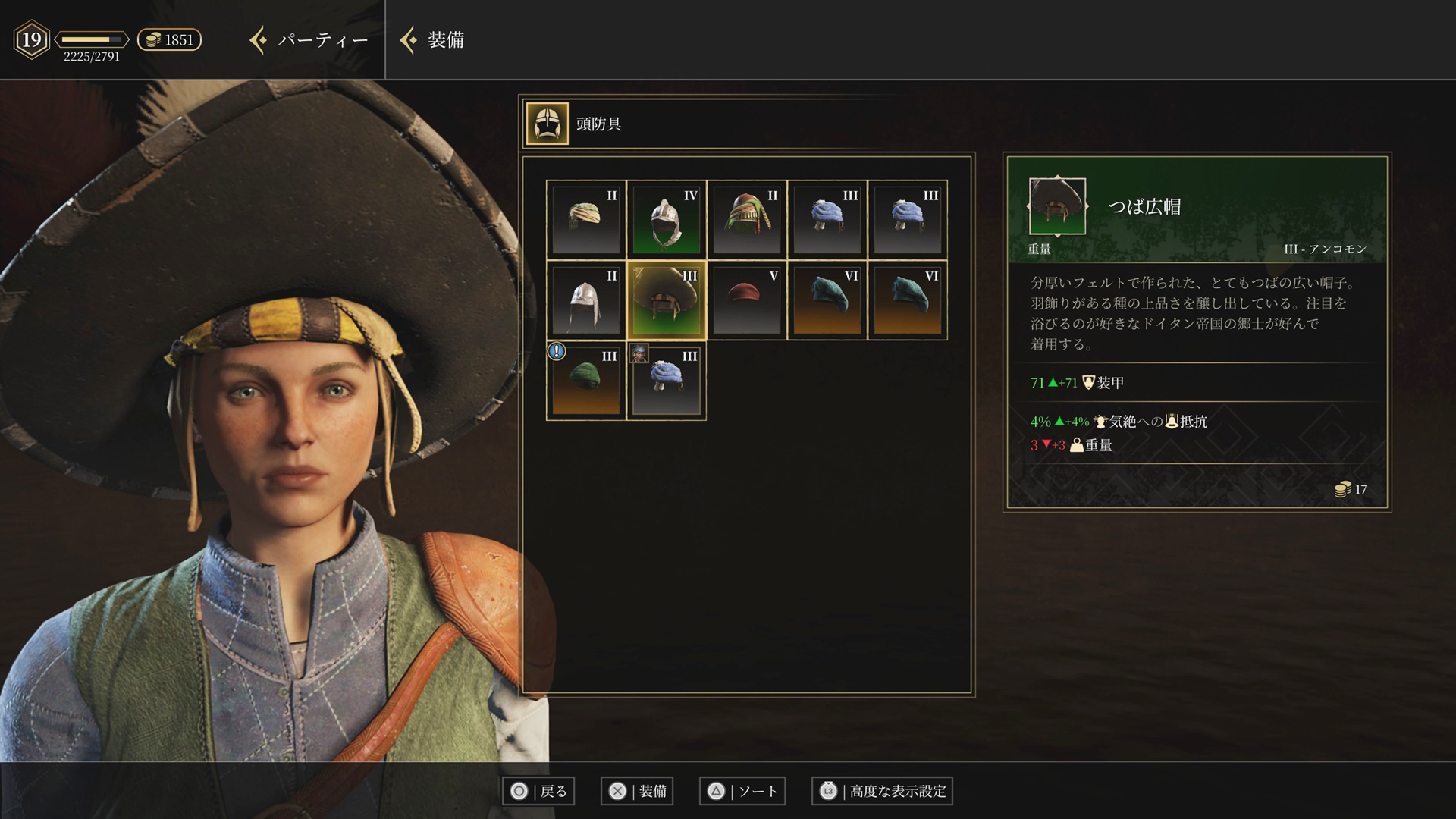Image resolution: width=1456 pixels, height=819 pixels.
Task: Go back to the パーティー screen
Action: pyautogui.click(x=311, y=40)
